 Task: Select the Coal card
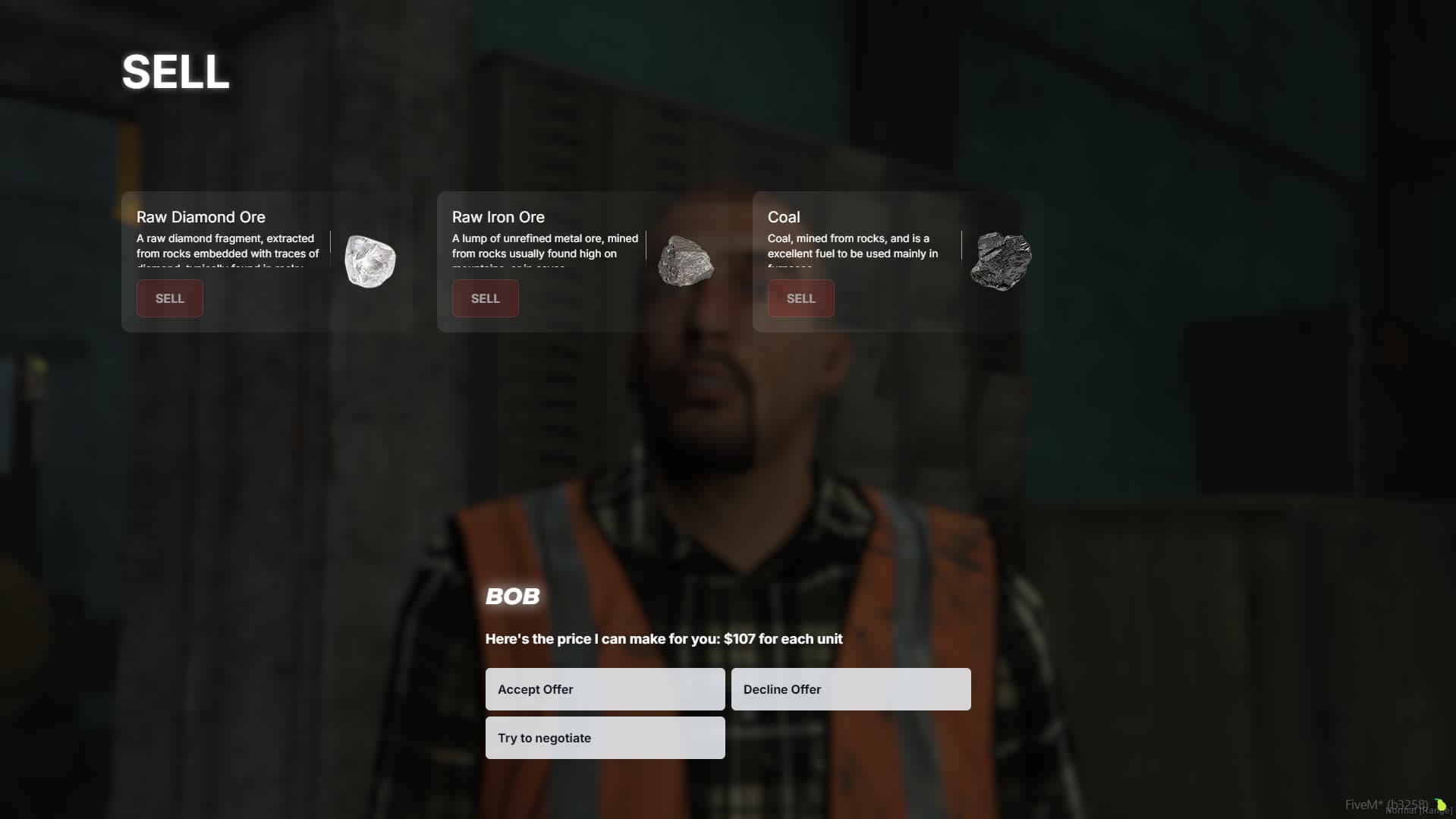click(897, 262)
